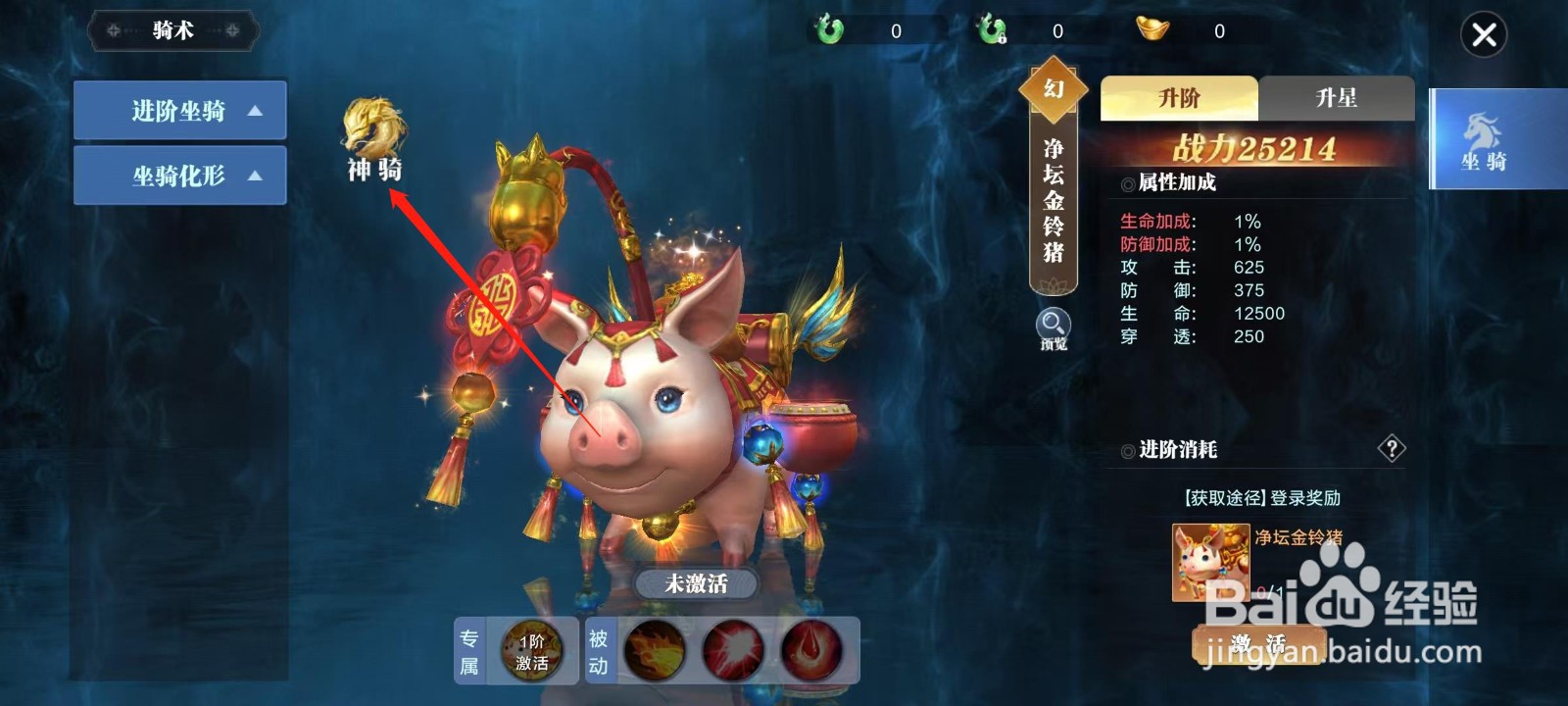Toggle the locked jade currency display
Screen dimensions: 1568x706
[992, 29]
